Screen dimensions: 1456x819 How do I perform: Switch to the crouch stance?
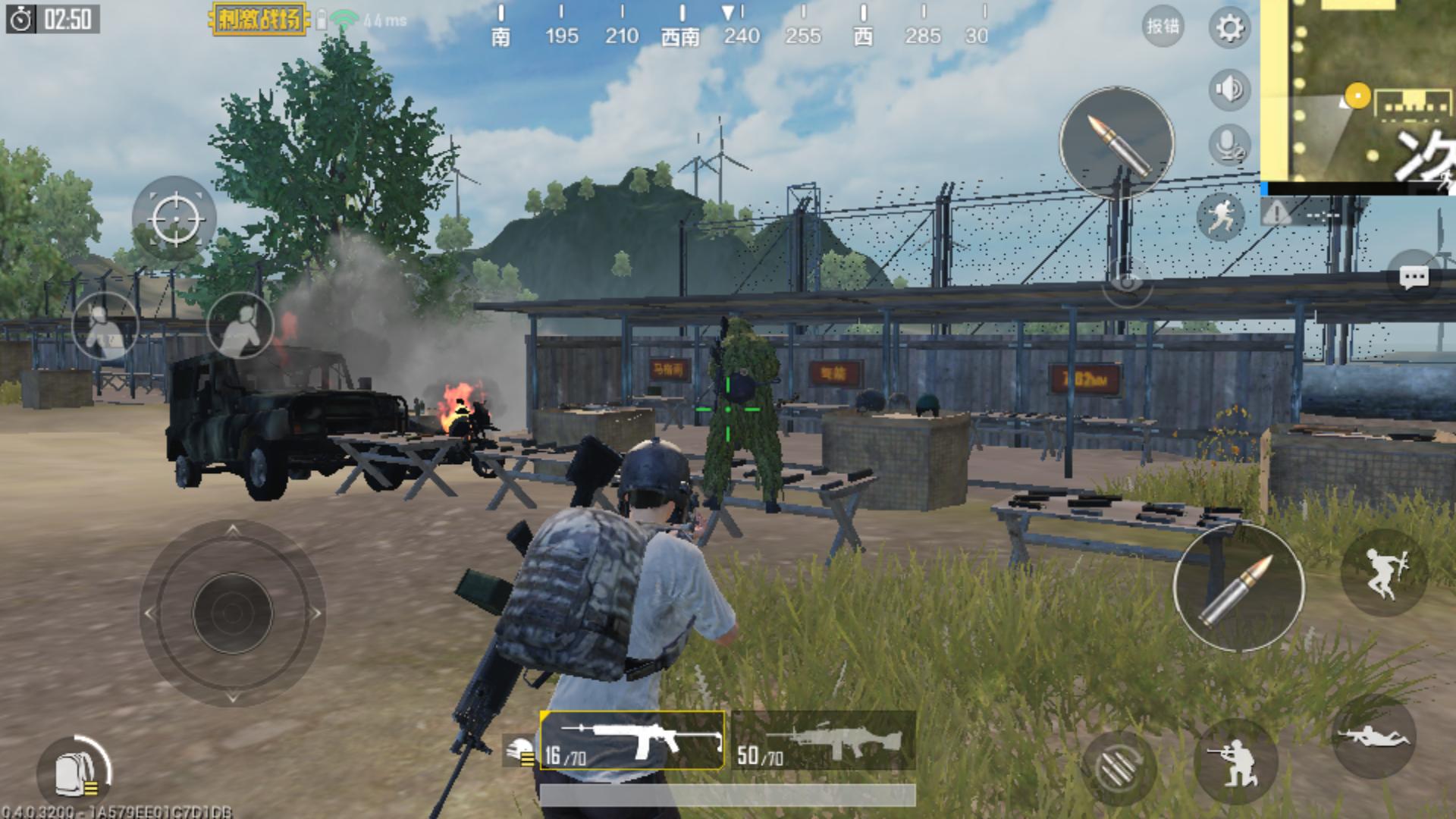pyautogui.click(x=1235, y=762)
